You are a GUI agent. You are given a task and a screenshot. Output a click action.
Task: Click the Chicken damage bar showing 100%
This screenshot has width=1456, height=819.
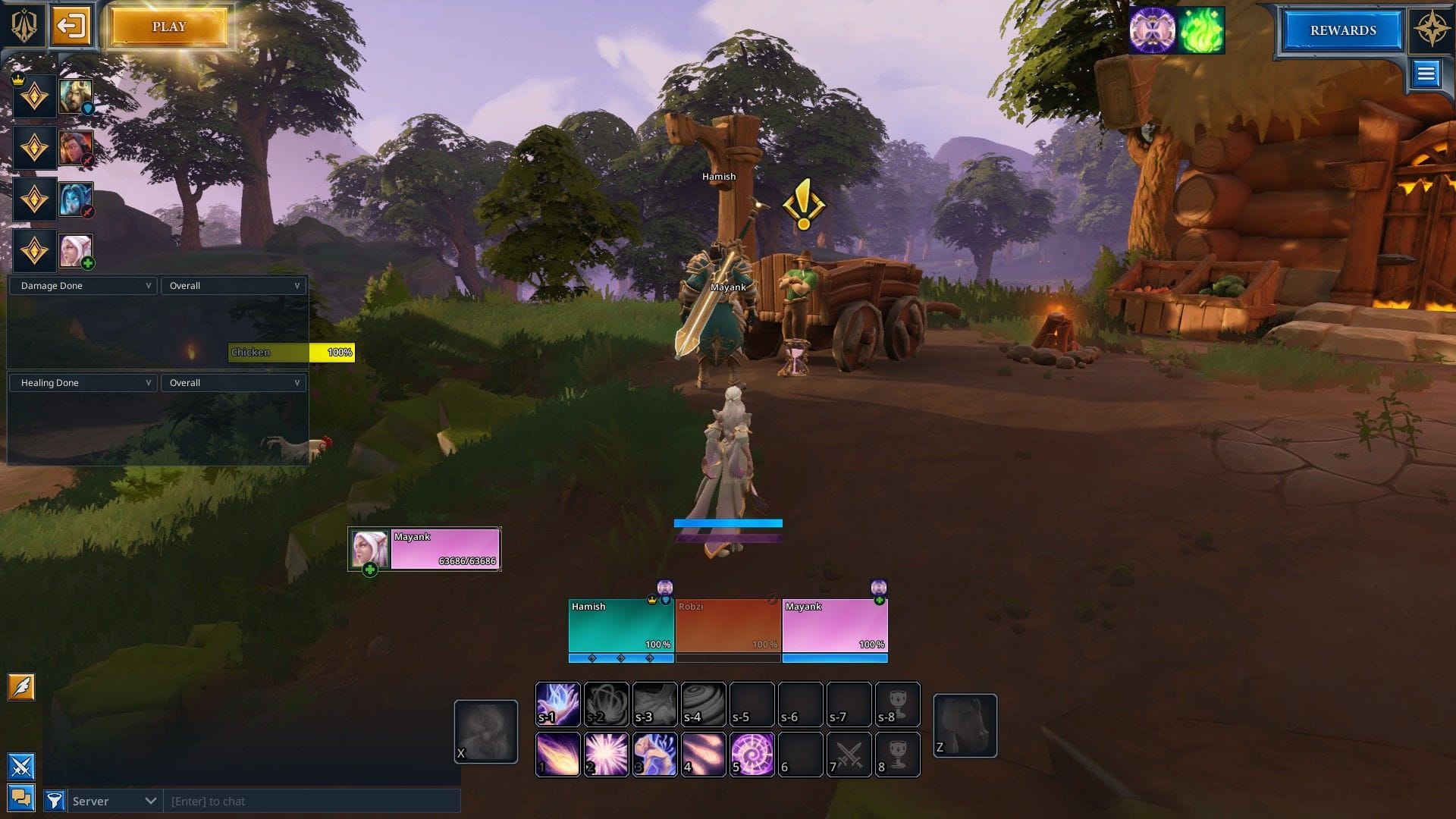click(x=292, y=352)
